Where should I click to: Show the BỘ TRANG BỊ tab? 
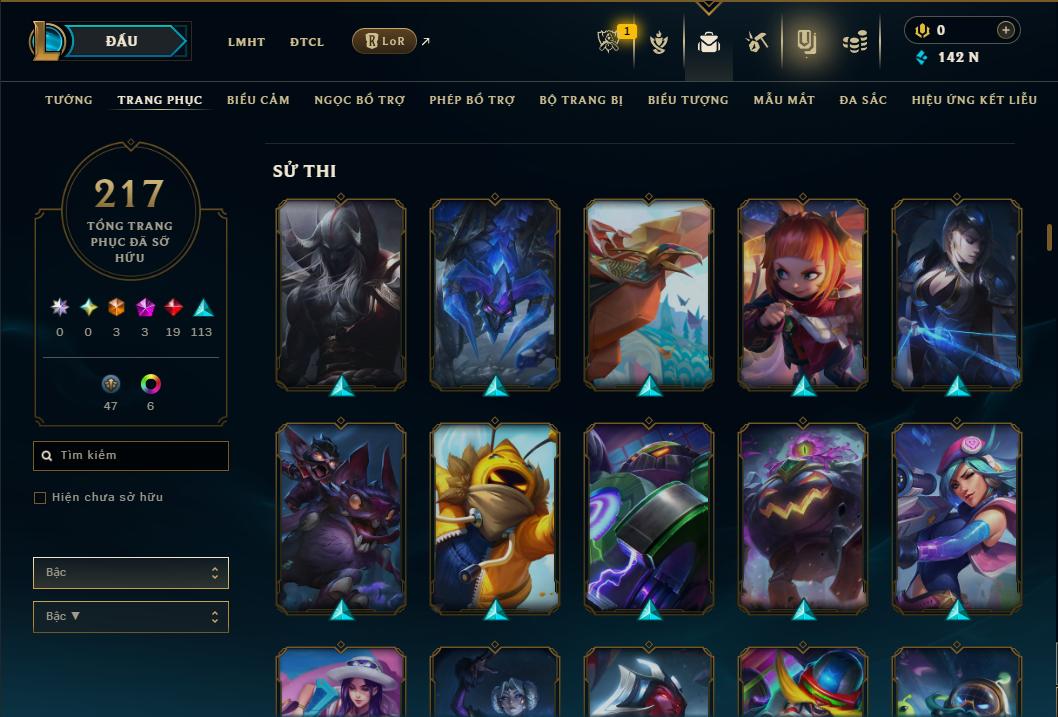(x=581, y=100)
